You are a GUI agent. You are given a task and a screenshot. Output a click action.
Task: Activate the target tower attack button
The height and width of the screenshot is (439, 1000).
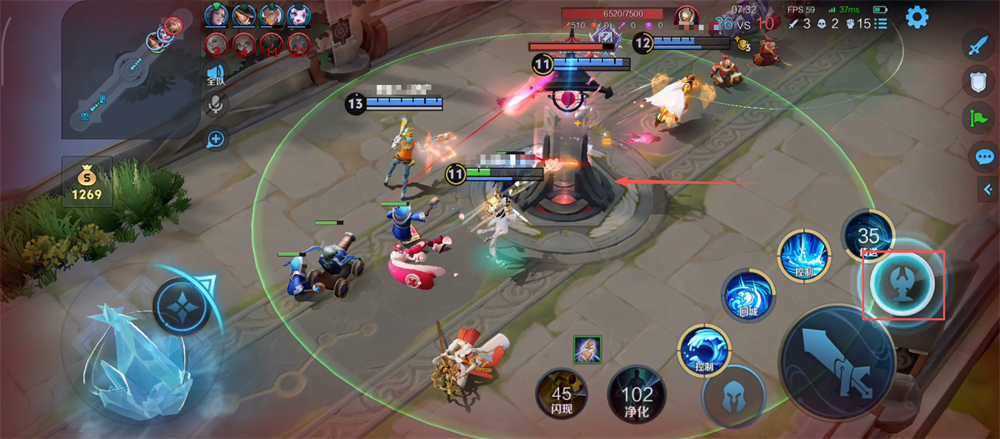(903, 284)
